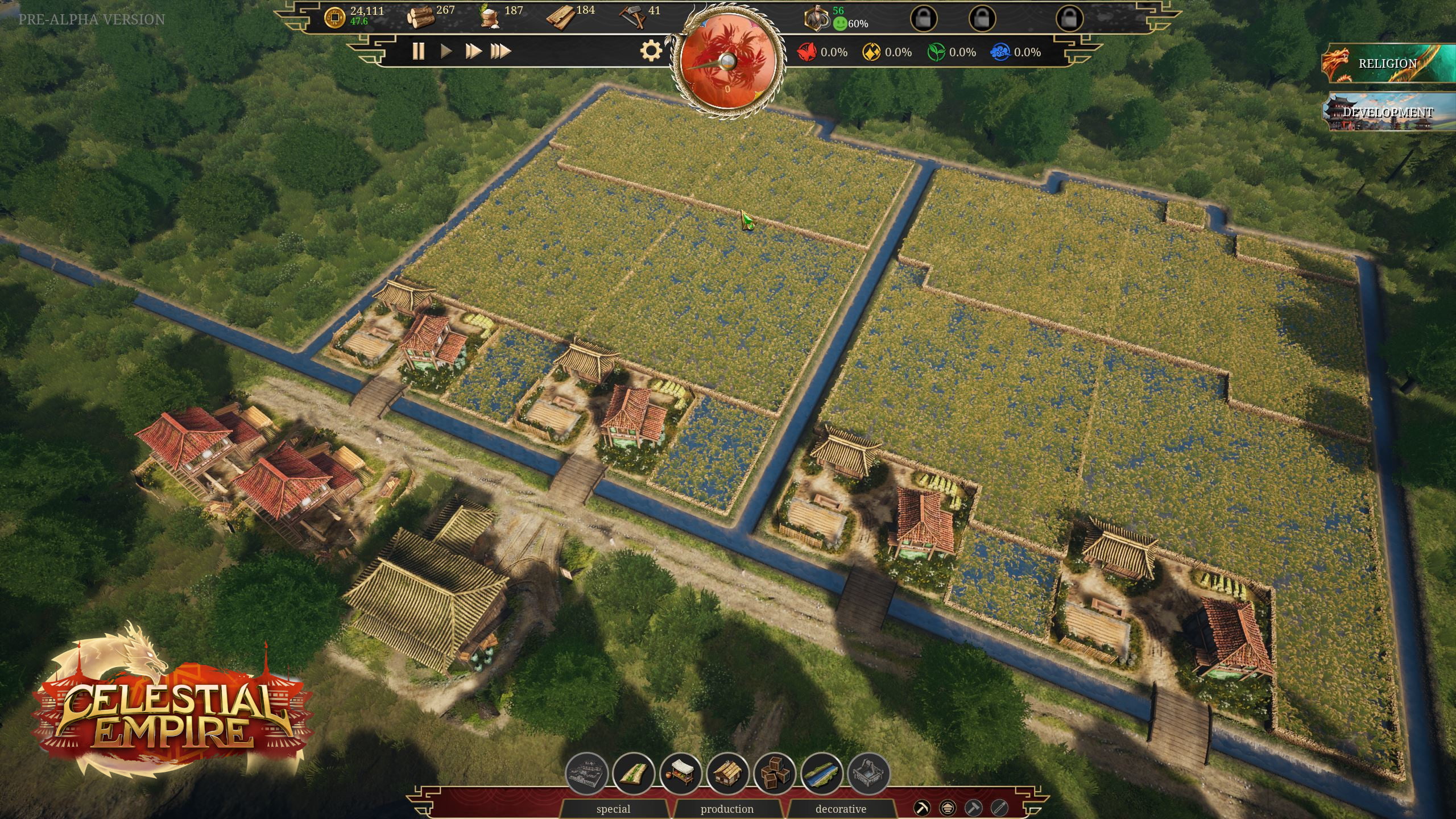Viewport: 1456px width, 819px height.
Task: Choose the market stall building
Action: tap(681, 773)
